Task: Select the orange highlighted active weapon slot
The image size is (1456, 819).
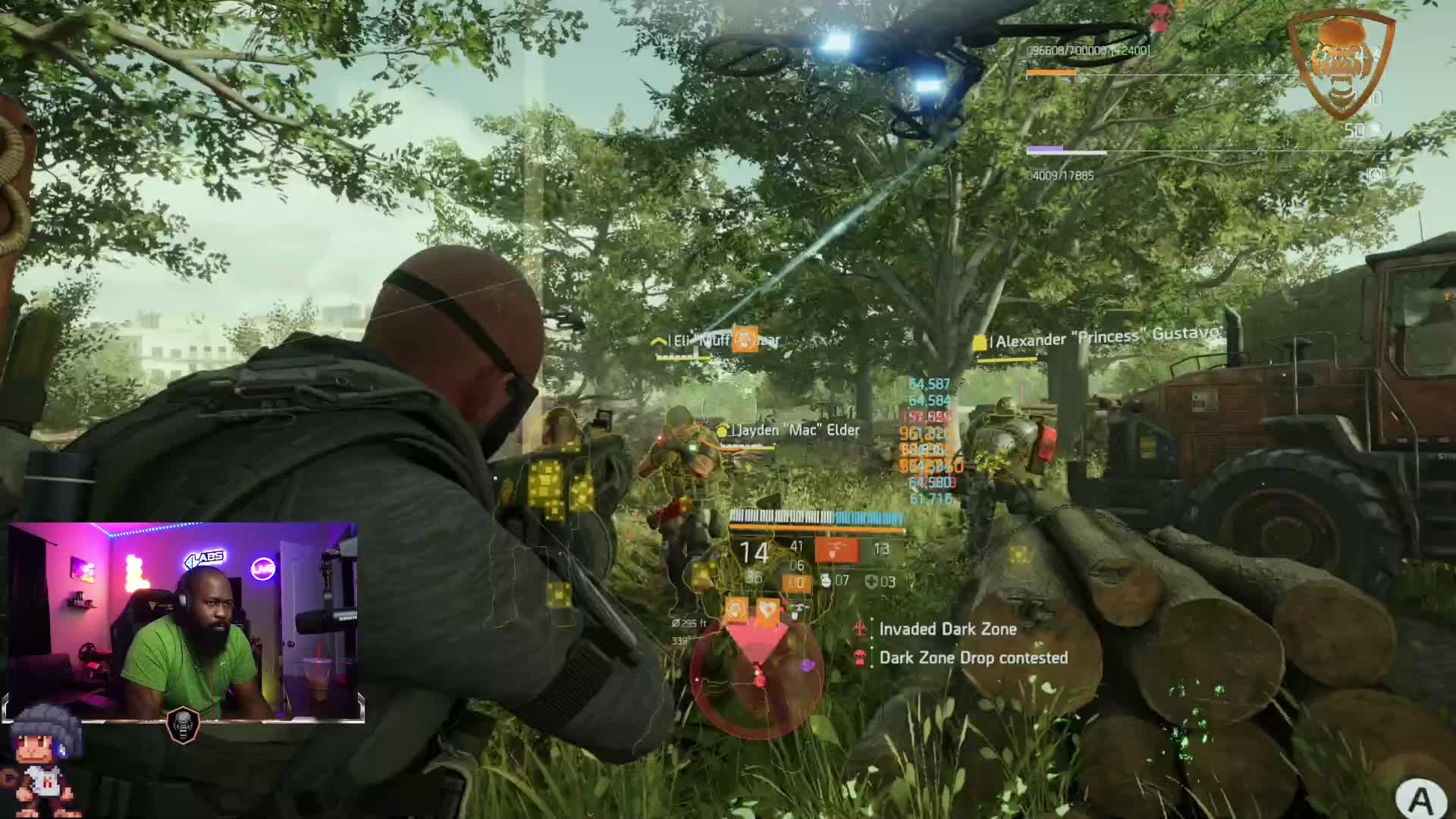Action: point(836,551)
